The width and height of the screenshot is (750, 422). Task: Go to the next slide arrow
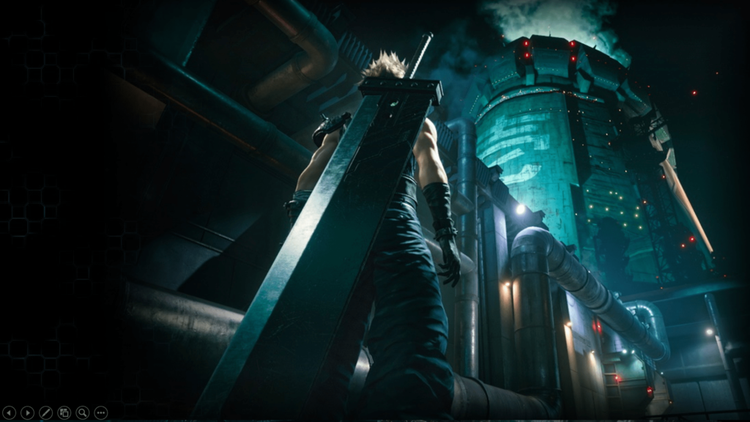(x=27, y=412)
